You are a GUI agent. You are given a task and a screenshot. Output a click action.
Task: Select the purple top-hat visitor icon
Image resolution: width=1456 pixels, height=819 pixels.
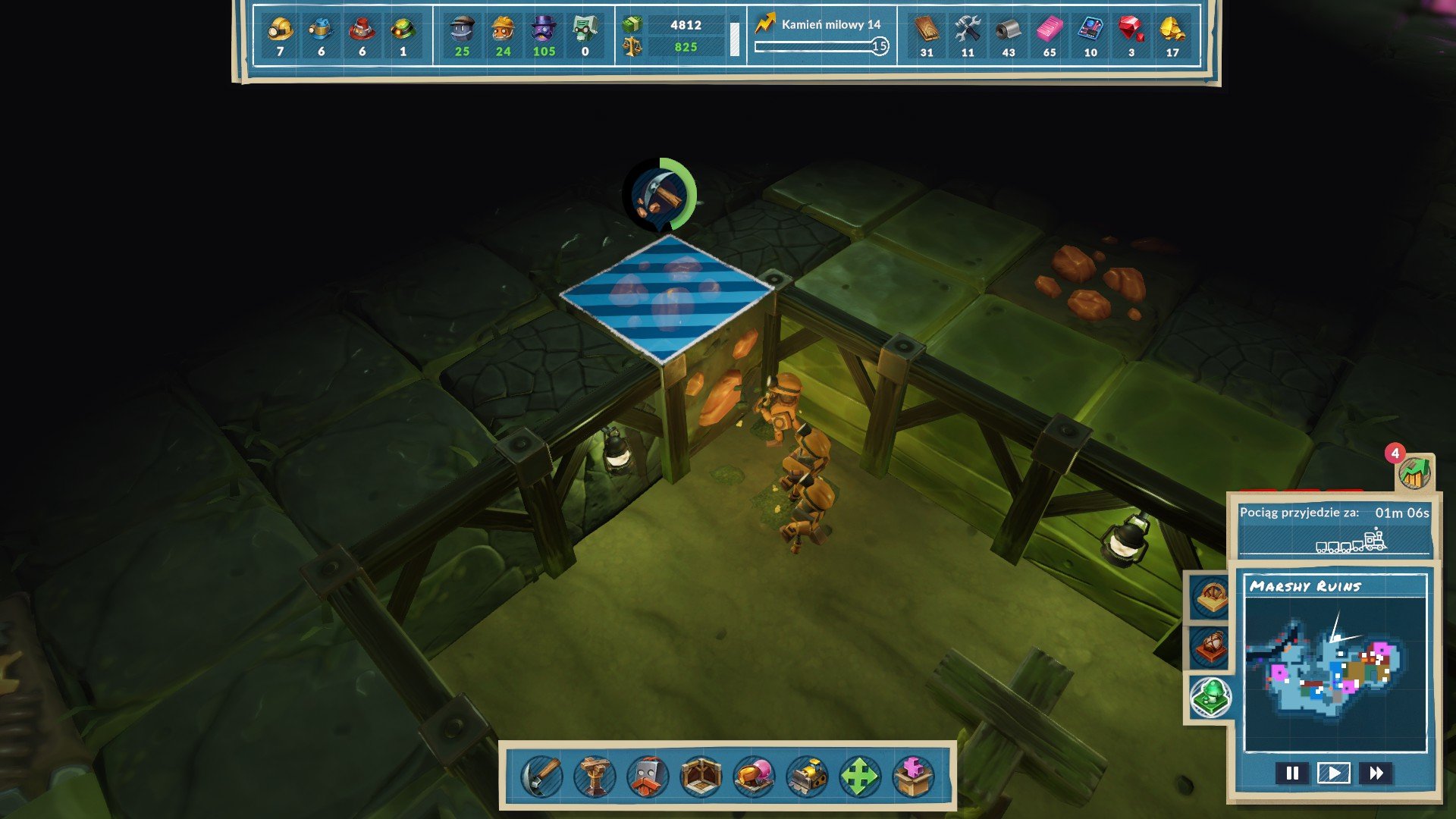click(x=544, y=30)
